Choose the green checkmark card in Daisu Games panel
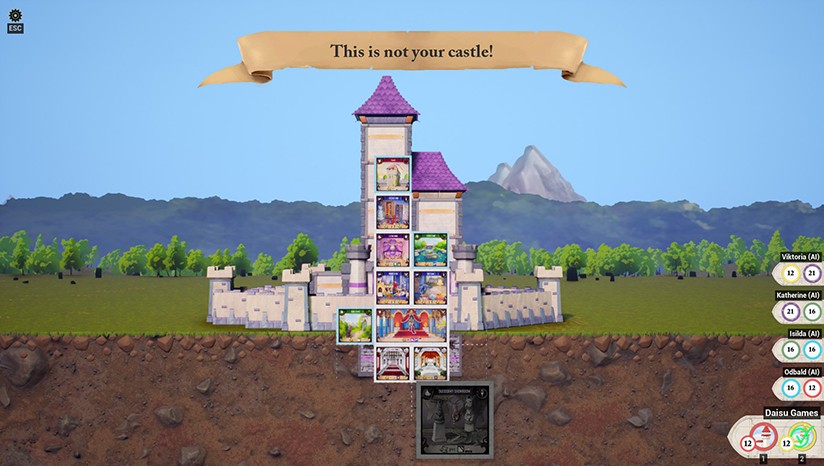 point(802,436)
